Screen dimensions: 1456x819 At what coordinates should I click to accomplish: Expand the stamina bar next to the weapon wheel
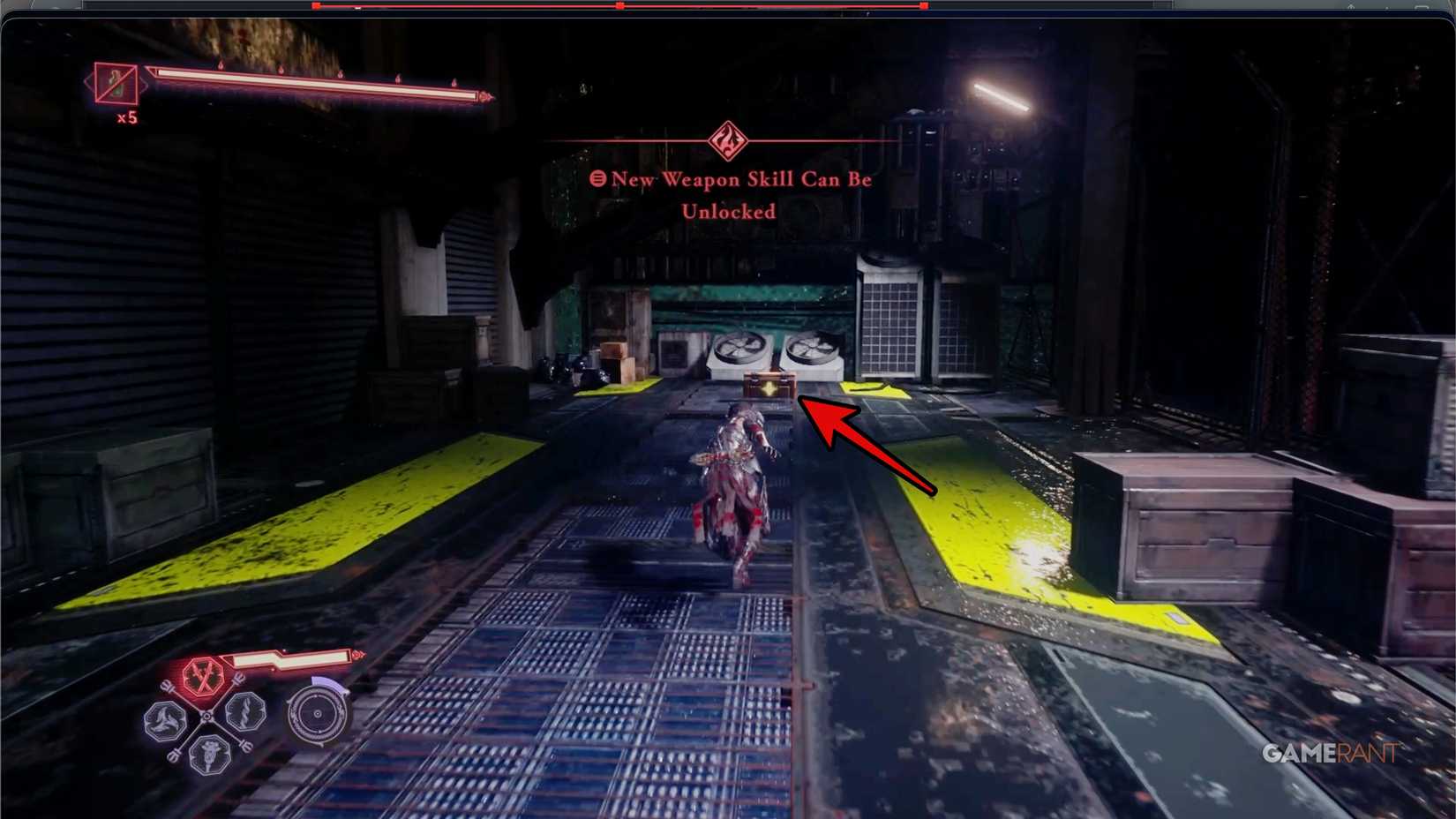291,658
